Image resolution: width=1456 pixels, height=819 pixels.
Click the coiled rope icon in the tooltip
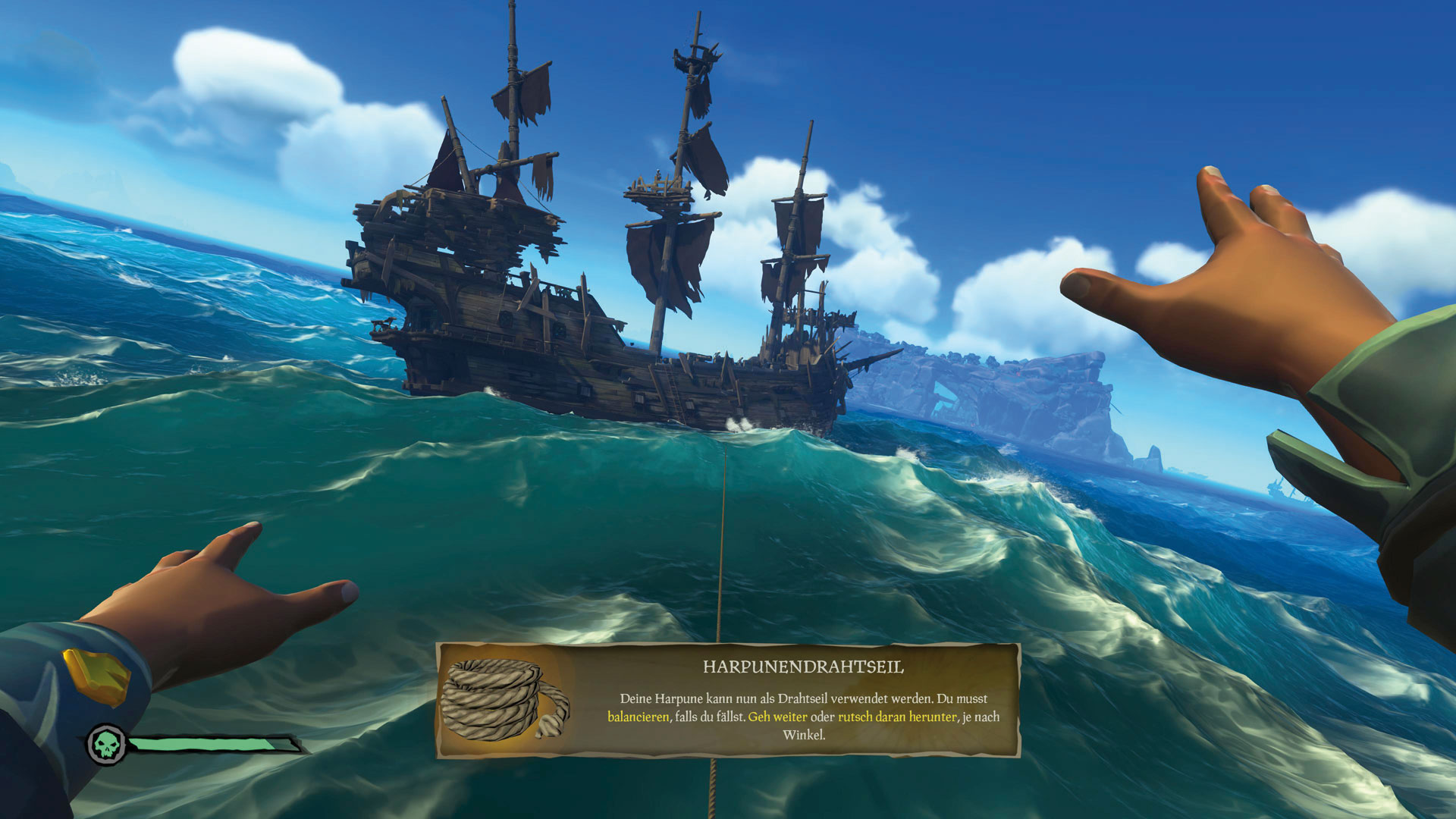(x=503, y=699)
